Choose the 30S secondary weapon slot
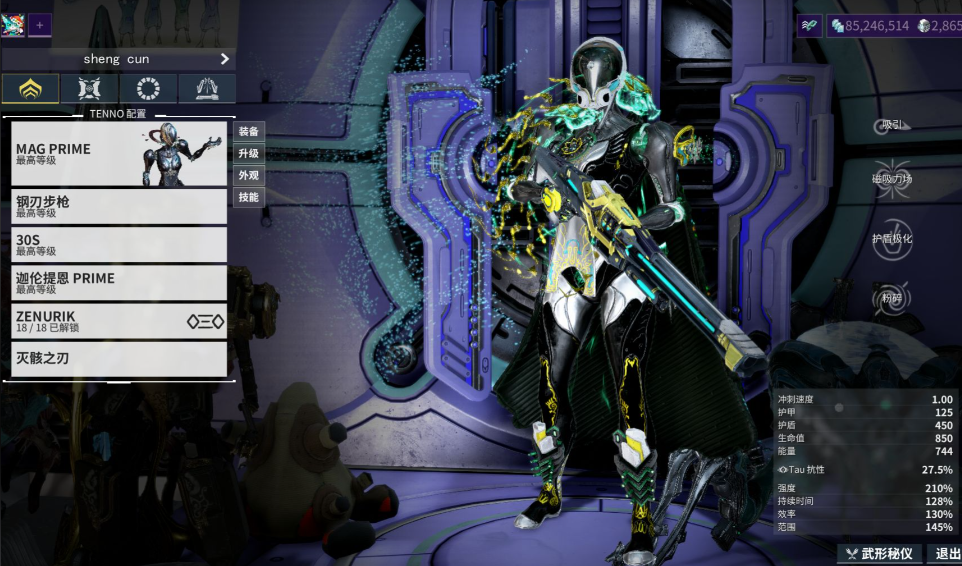This screenshot has height=566, width=962. click(x=120, y=245)
